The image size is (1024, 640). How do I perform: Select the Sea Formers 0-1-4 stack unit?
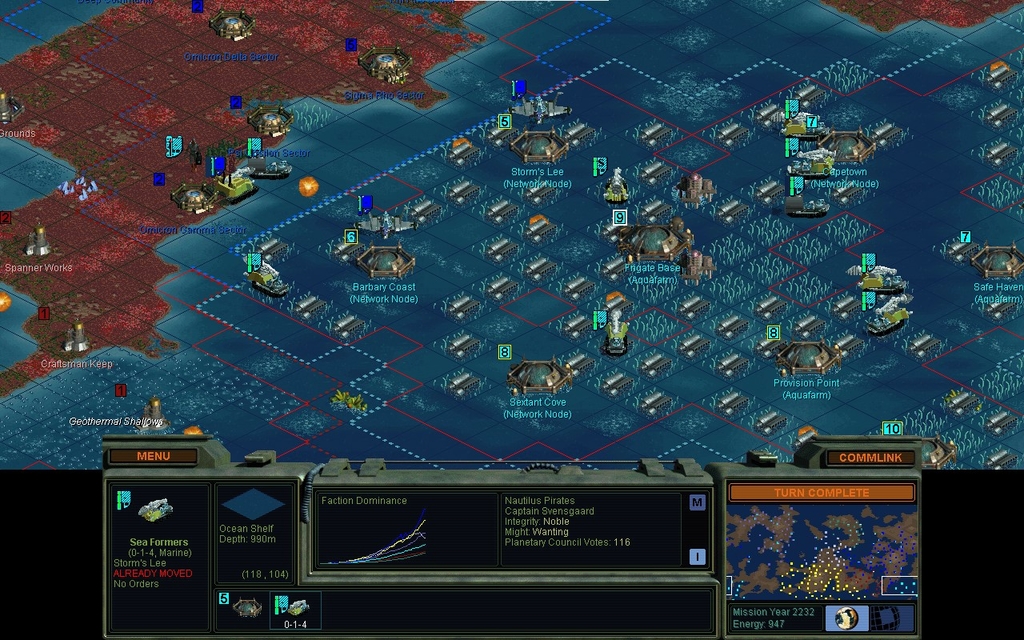[x=296, y=608]
